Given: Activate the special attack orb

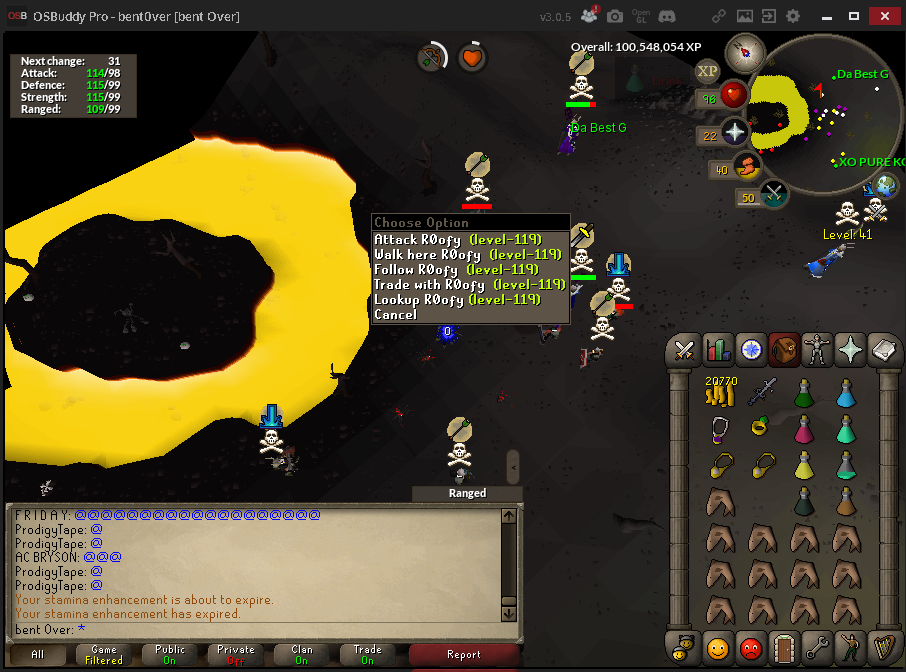Looking at the screenshot, I should 775,196.
